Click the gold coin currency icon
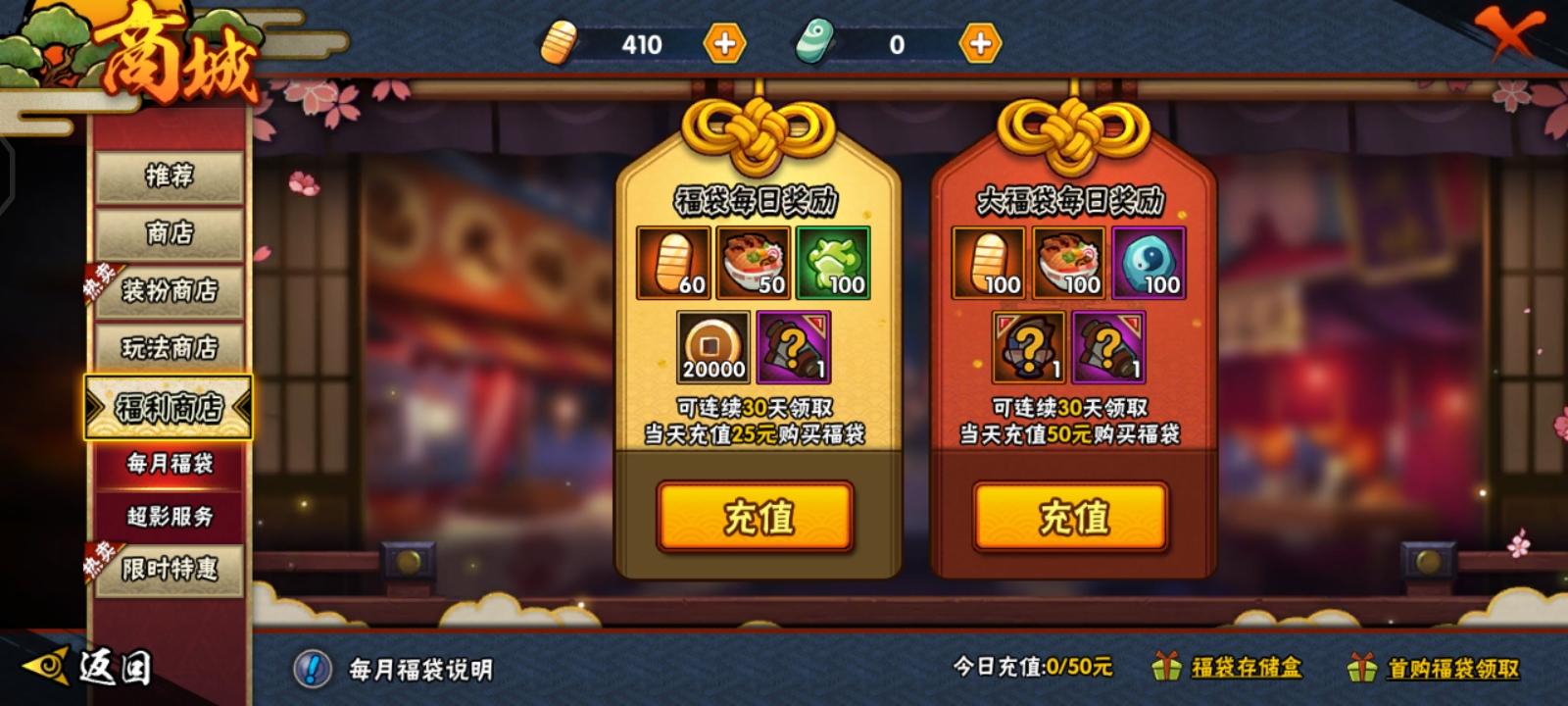 click(560, 44)
